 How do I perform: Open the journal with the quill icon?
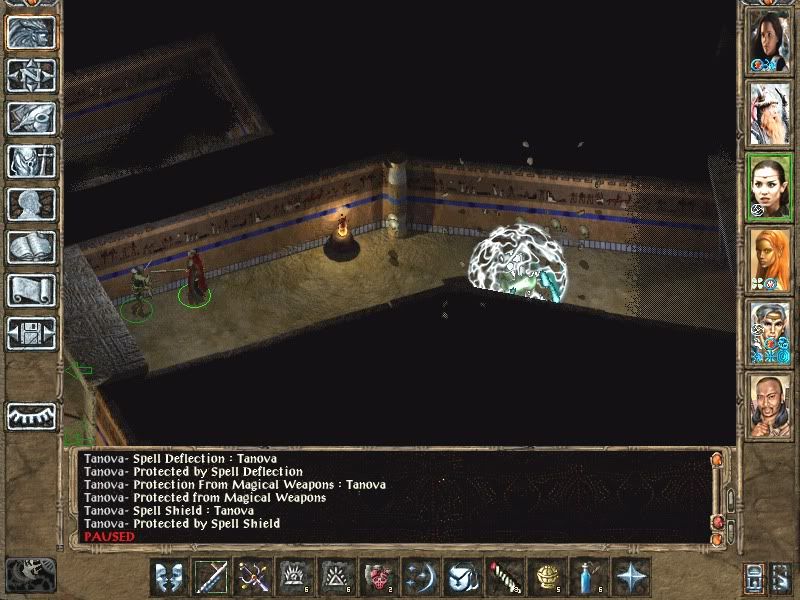tap(31, 118)
